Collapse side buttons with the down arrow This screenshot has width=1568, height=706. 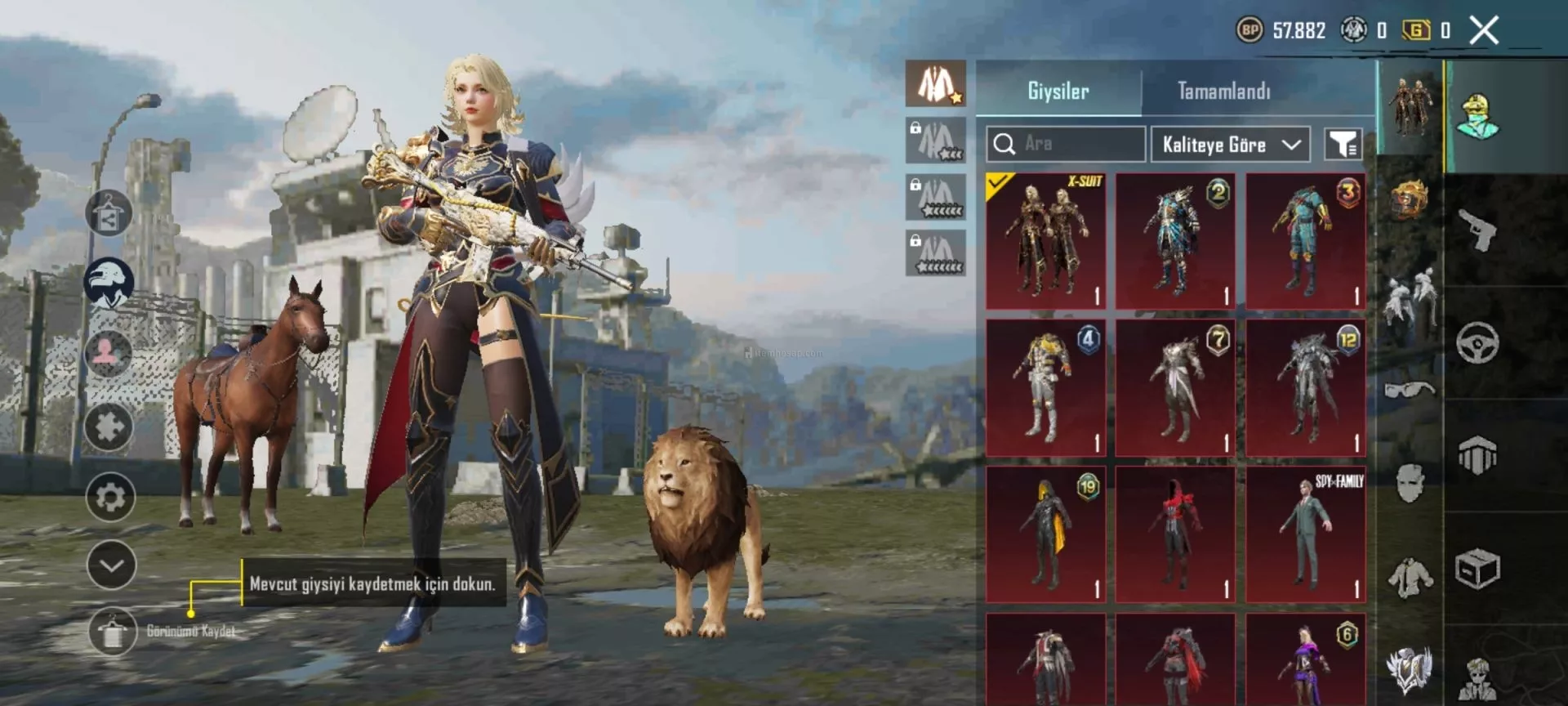point(111,565)
